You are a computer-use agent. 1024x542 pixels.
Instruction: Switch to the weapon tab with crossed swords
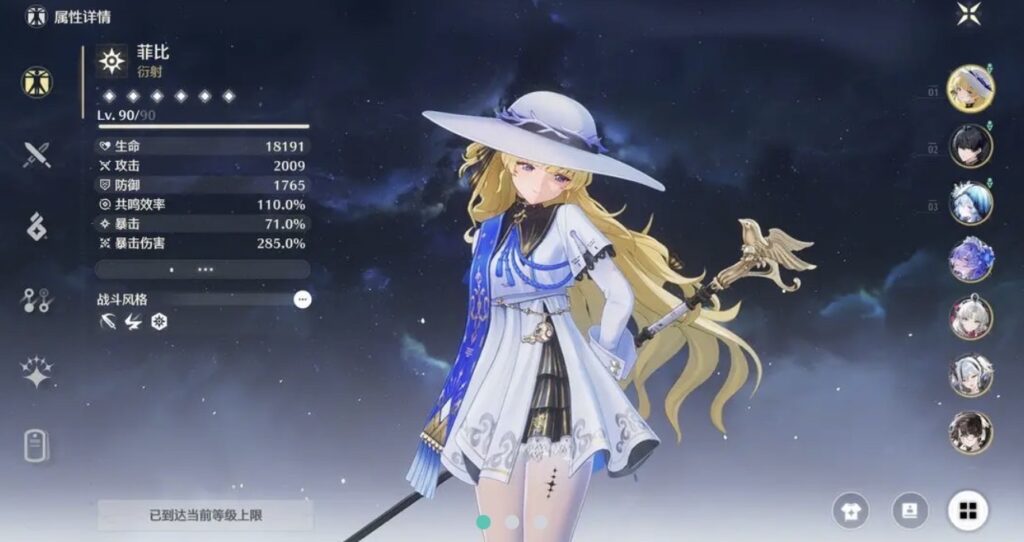[x=37, y=154]
